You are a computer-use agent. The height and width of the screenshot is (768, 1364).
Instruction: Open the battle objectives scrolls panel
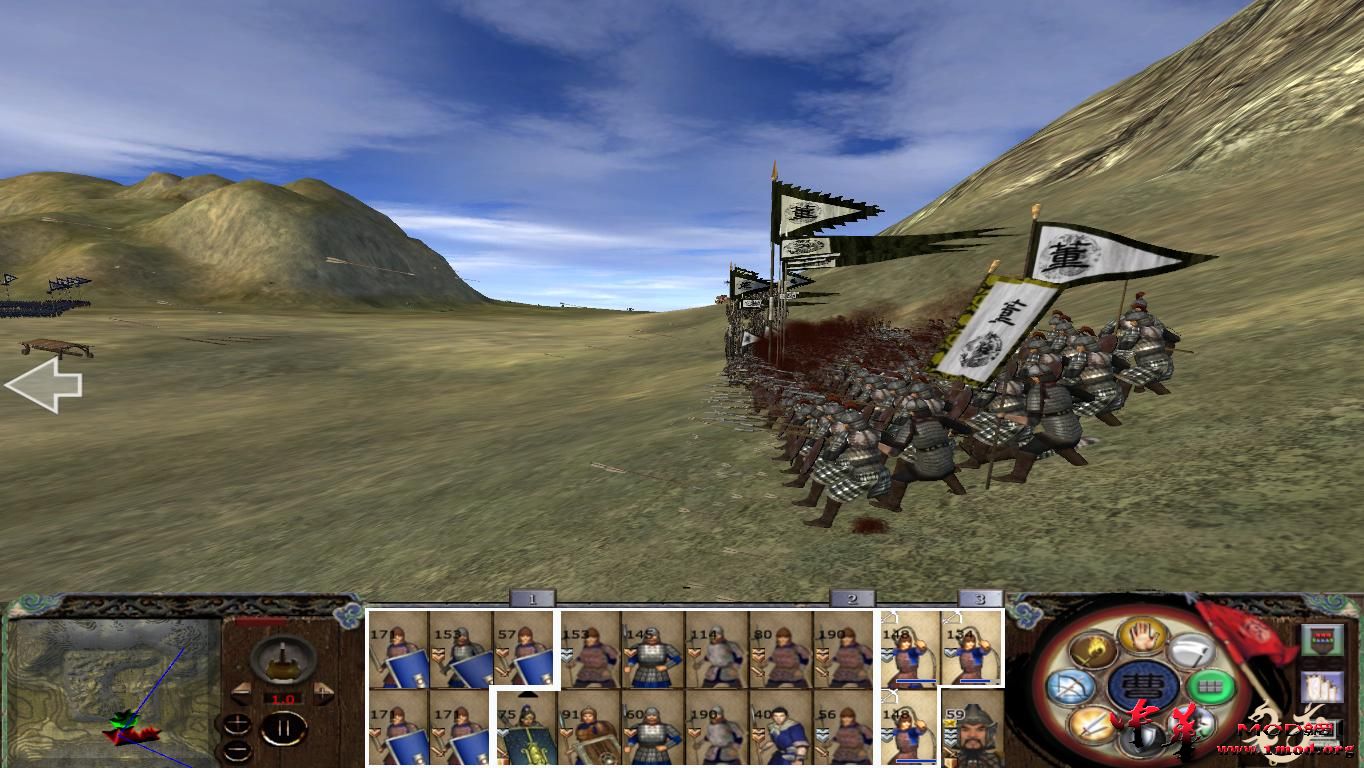coord(1322,687)
